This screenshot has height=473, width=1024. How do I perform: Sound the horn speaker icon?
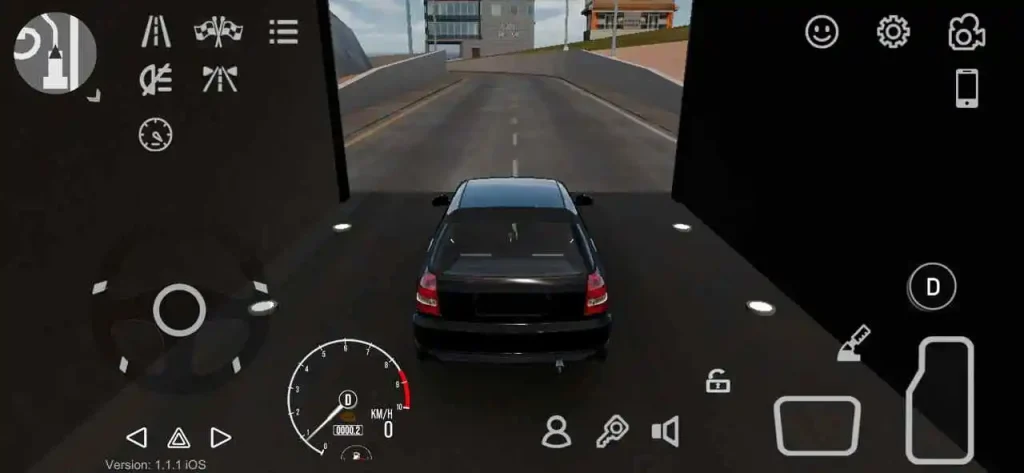point(665,432)
